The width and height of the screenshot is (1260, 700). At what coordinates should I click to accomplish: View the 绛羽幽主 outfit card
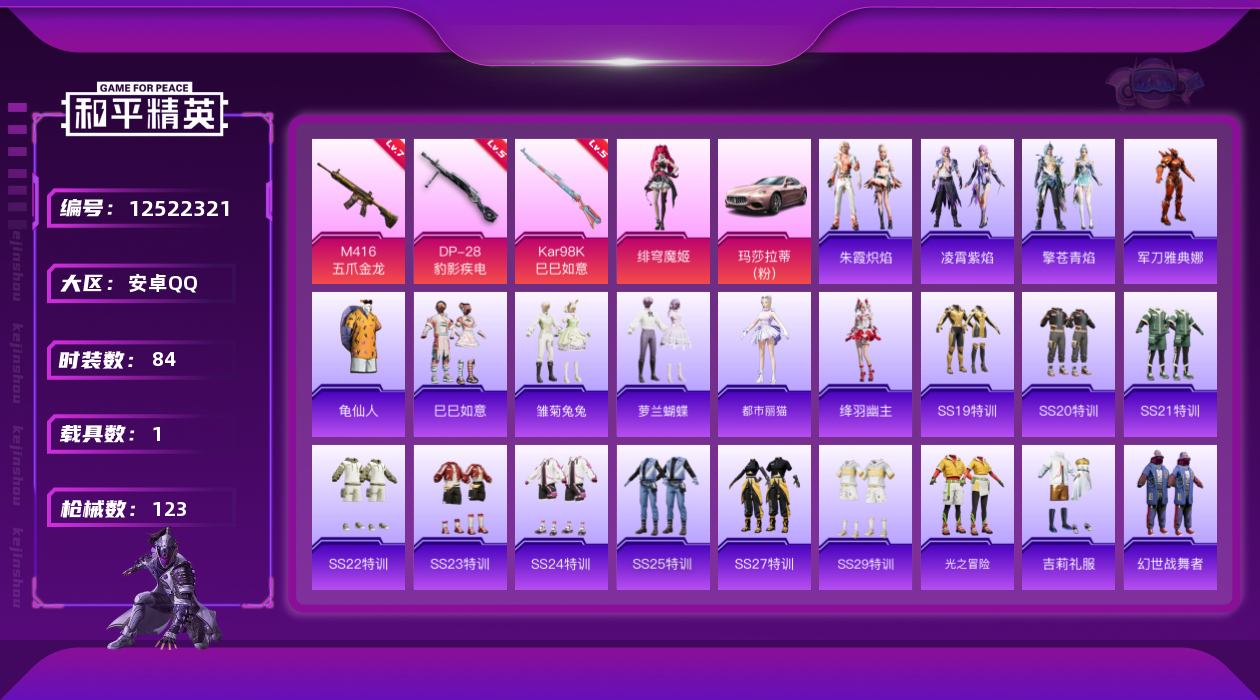[x=865, y=364]
